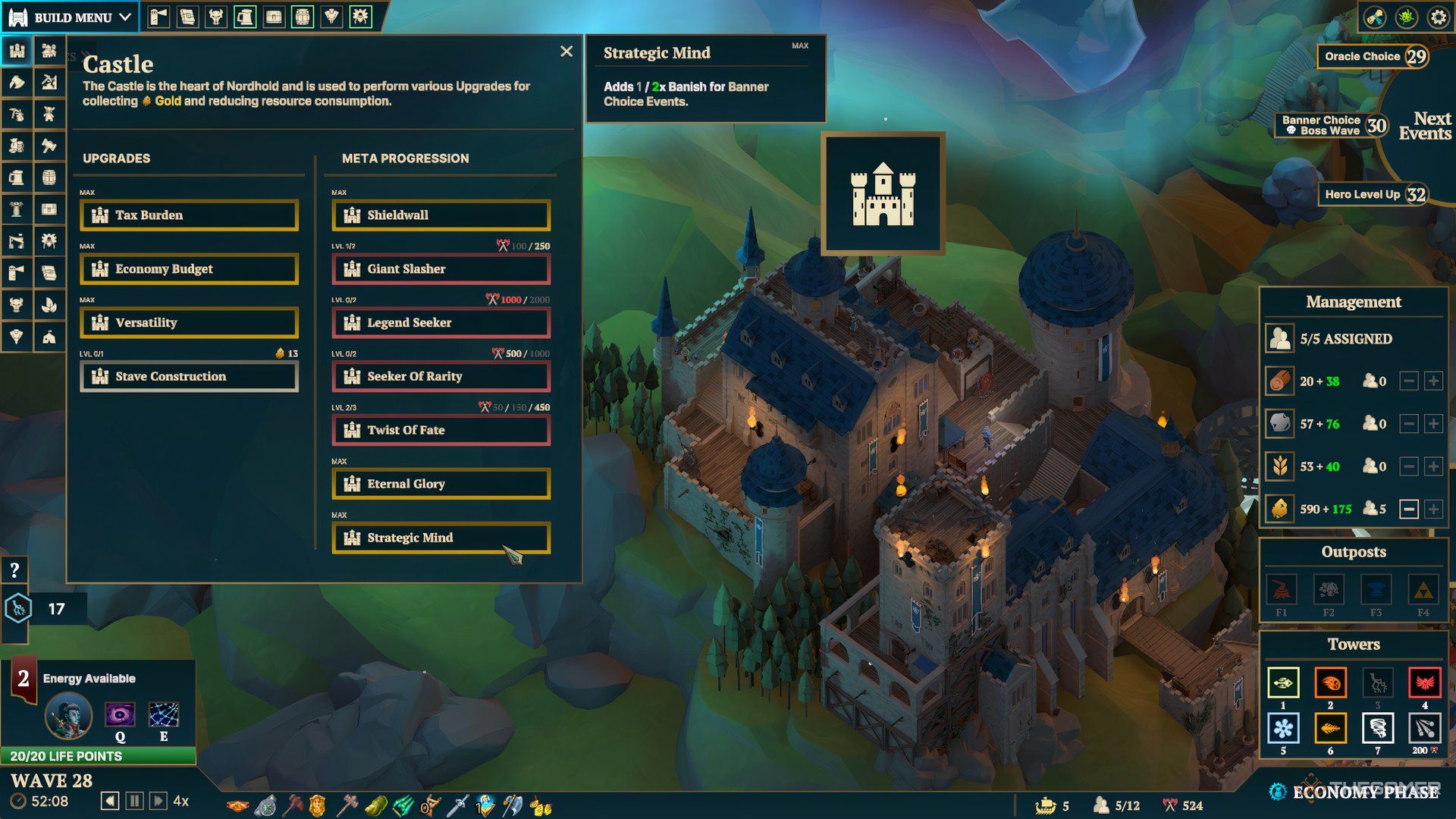
Task: Click the Twist Of Fate upgrade
Action: 441,431
